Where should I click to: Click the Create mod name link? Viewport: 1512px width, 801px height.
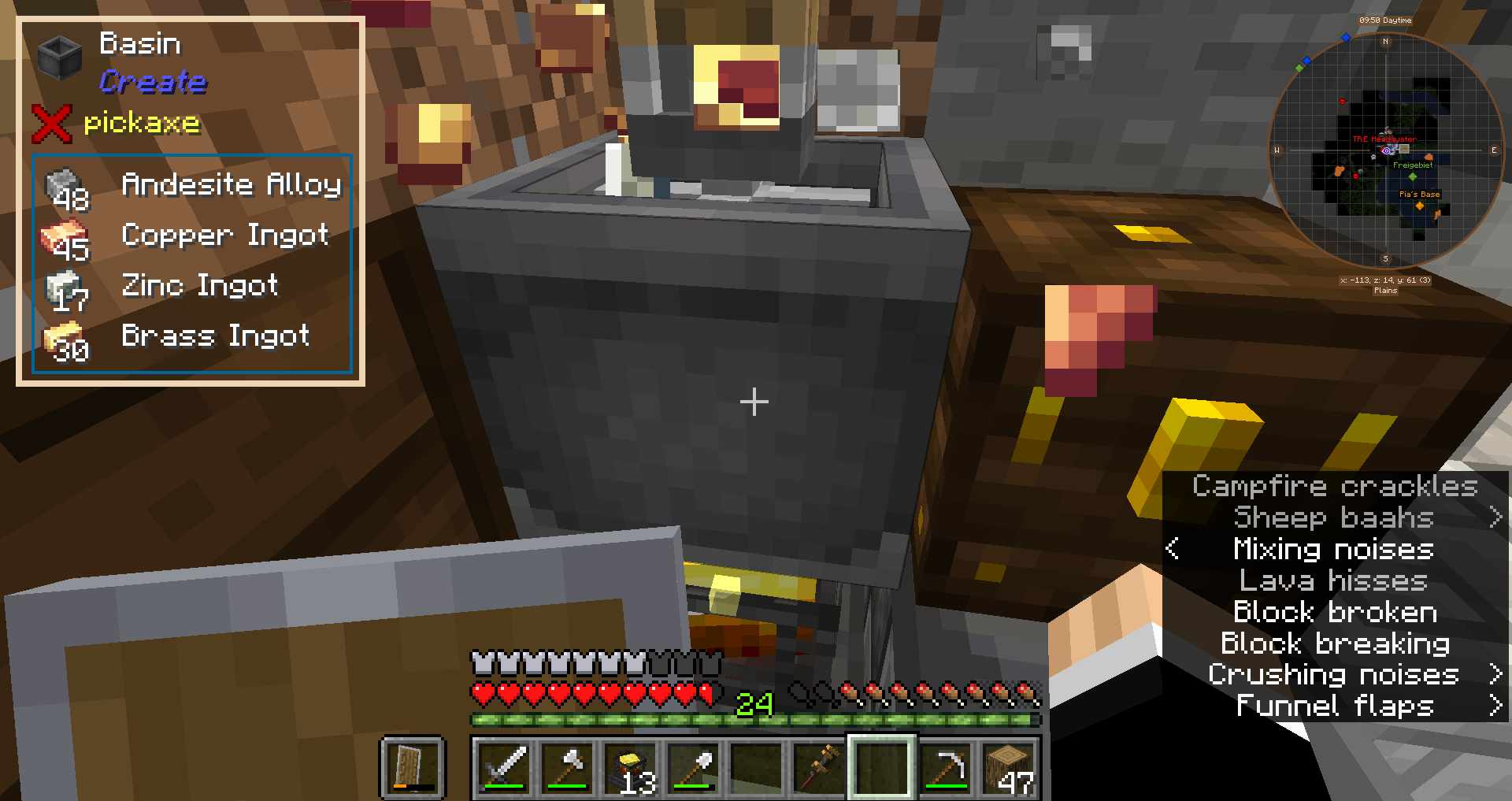[154, 82]
